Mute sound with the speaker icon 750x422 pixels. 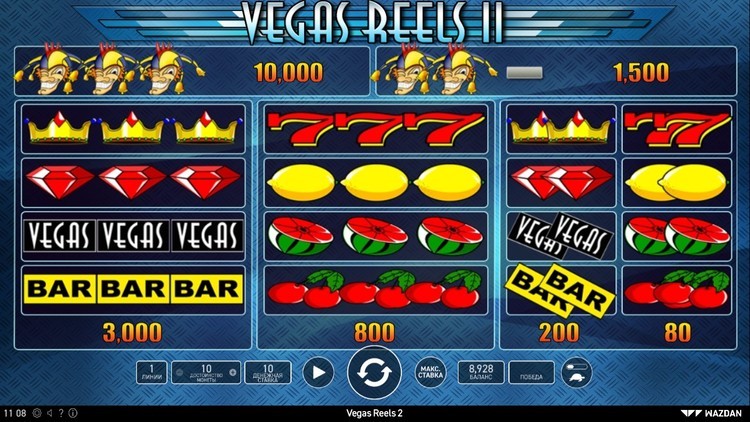[48, 412]
